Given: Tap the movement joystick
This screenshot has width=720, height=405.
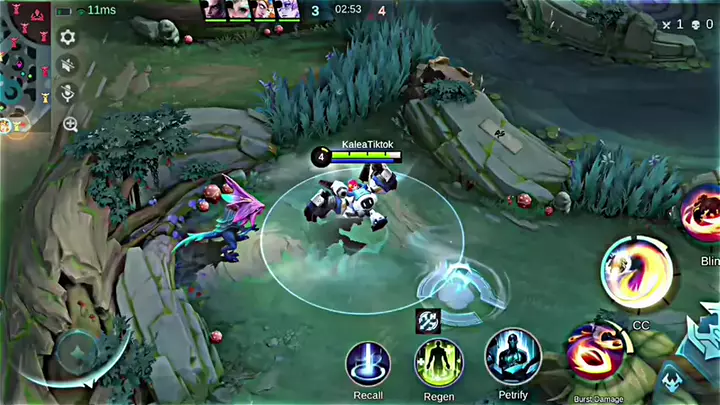Looking at the screenshot, I should pos(75,352).
